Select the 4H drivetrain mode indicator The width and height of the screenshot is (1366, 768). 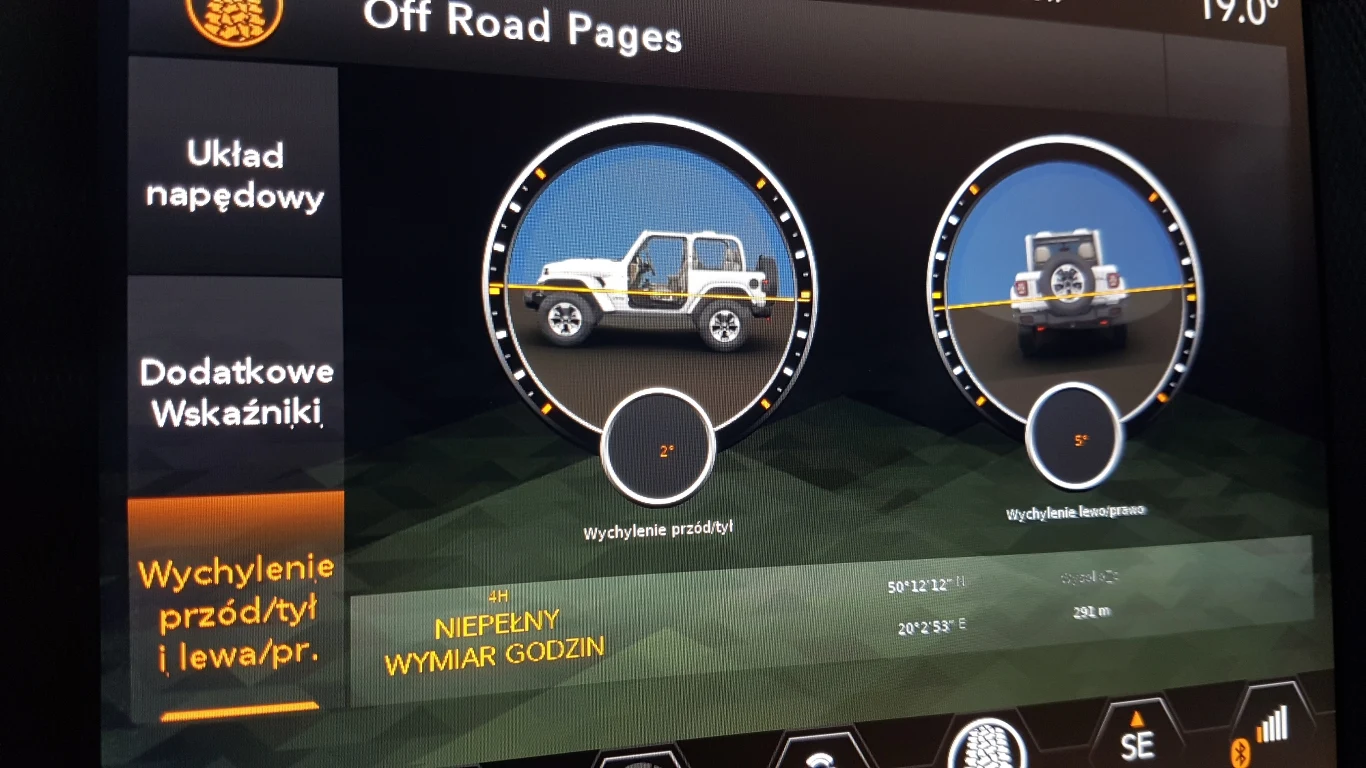[x=497, y=597]
